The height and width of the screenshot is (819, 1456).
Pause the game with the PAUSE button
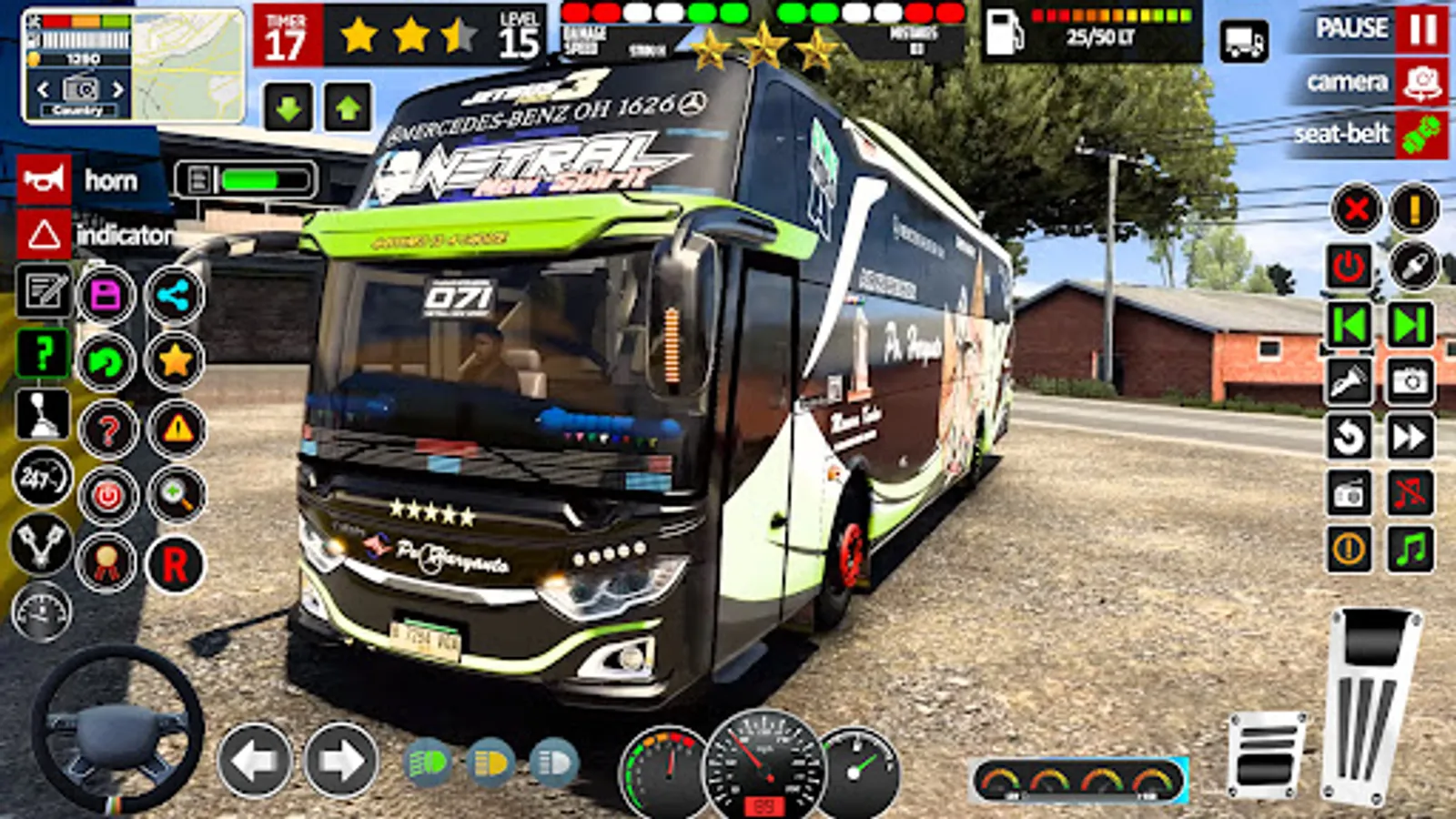pyautogui.click(x=1422, y=29)
